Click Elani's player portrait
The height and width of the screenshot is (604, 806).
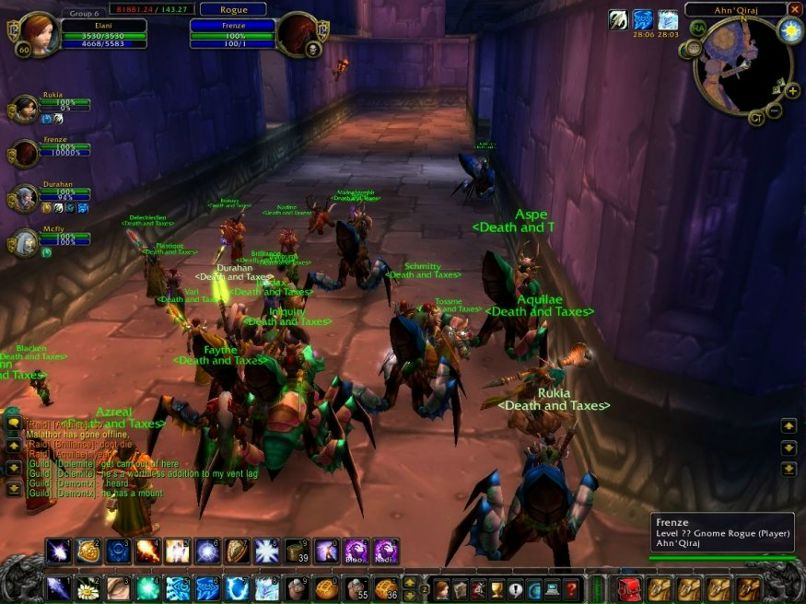tap(38, 34)
